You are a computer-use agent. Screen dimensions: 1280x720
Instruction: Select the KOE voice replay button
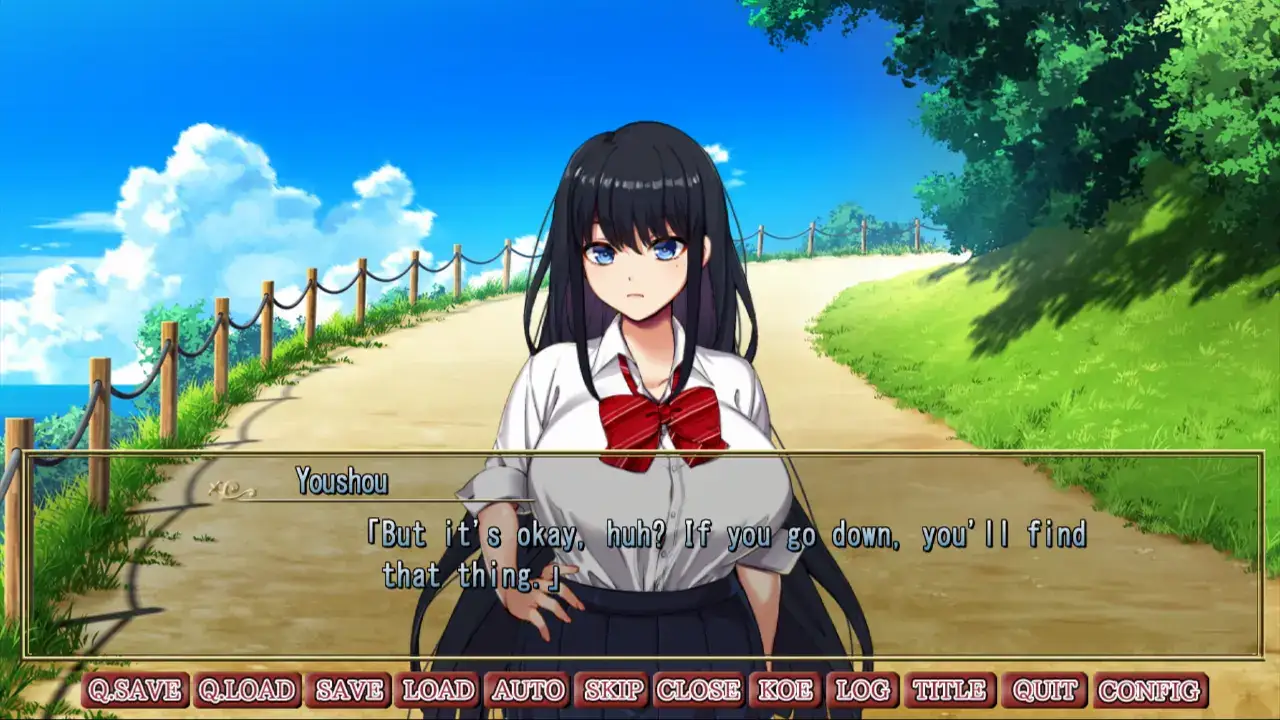pyautogui.click(x=785, y=690)
